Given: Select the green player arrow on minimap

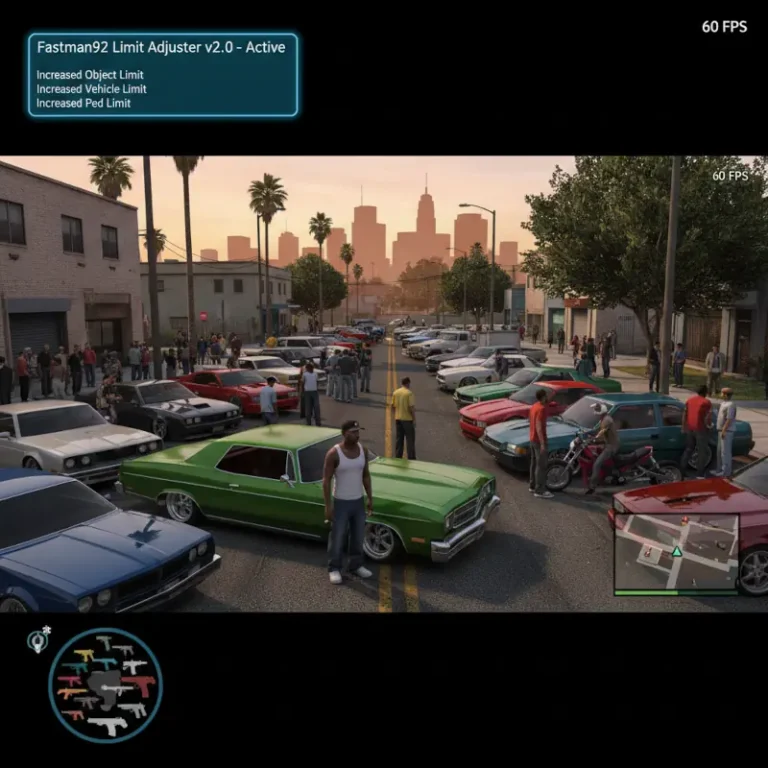Looking at the screenshot, I should [x=677, y=551].
